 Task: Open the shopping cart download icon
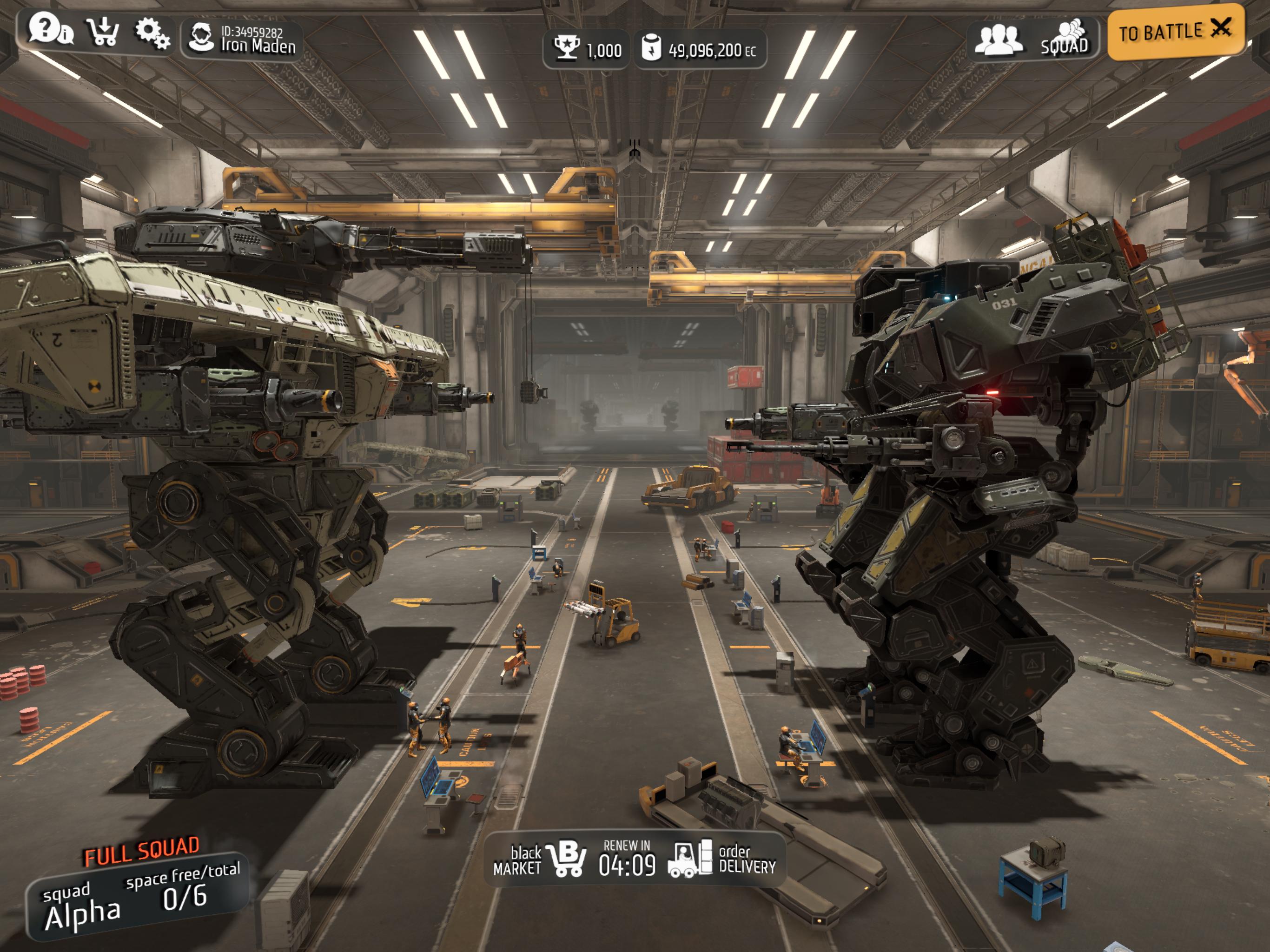(102, 32)
